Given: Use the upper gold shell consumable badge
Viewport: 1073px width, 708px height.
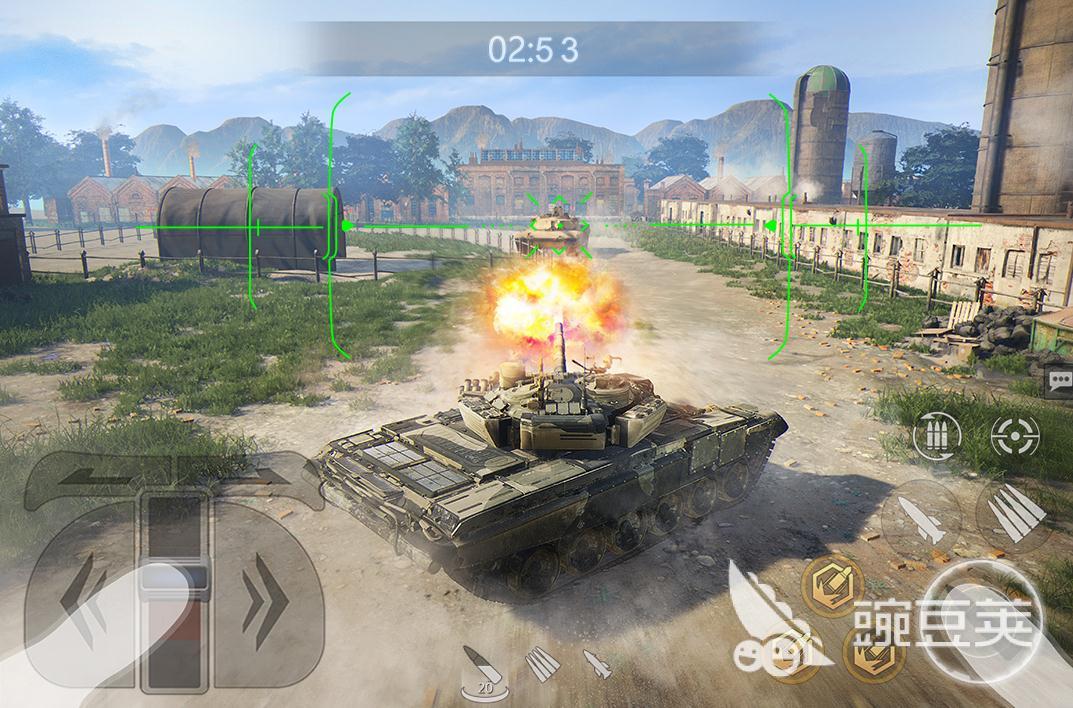Looking at the screenshot, I should click(832, 585).
